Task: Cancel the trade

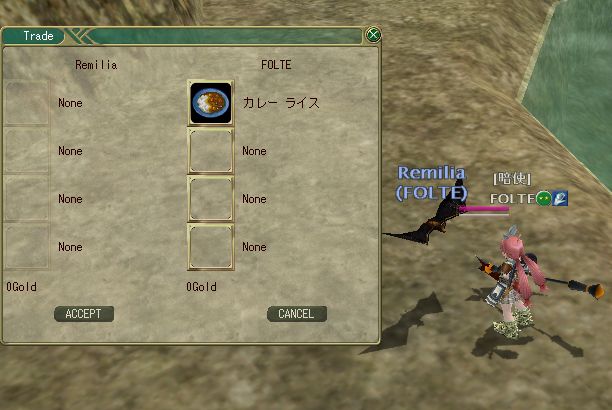Action: point(296,314)
